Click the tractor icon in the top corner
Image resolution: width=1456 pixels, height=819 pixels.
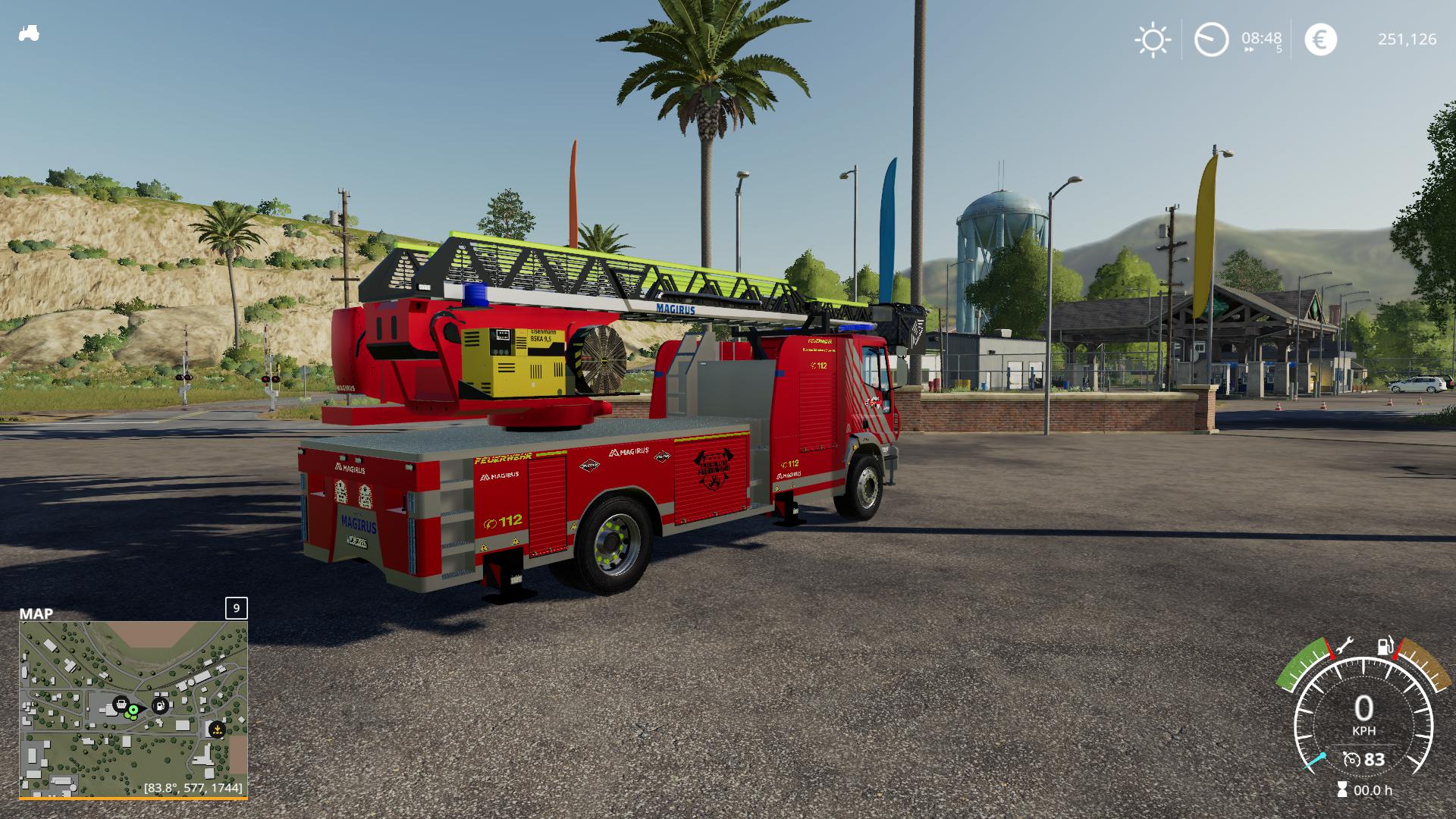pyautogui.click(x=29, y=34)
